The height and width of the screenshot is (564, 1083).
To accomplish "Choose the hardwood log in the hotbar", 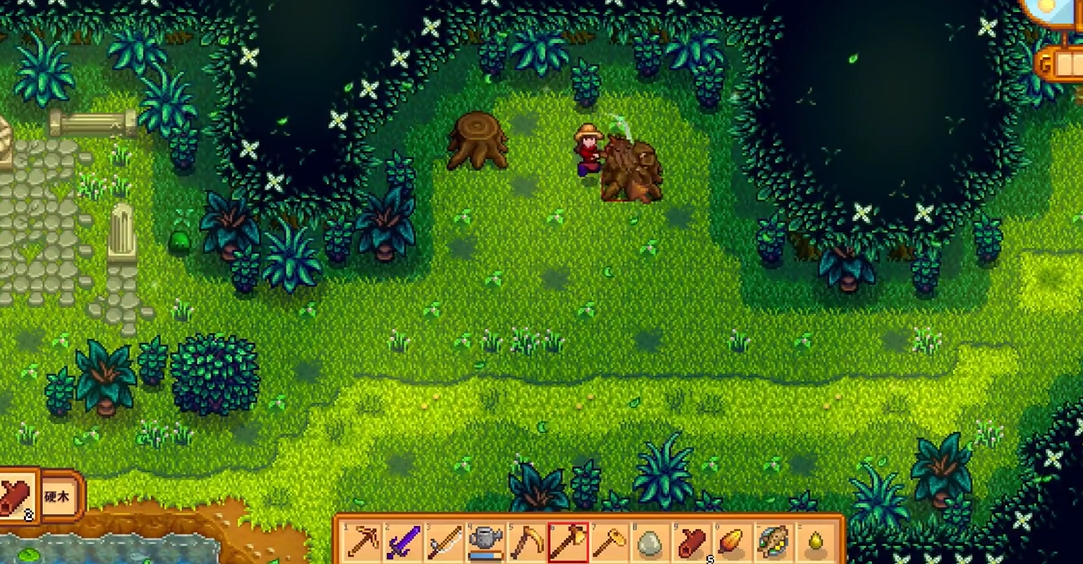I will [x=691, y=543].
